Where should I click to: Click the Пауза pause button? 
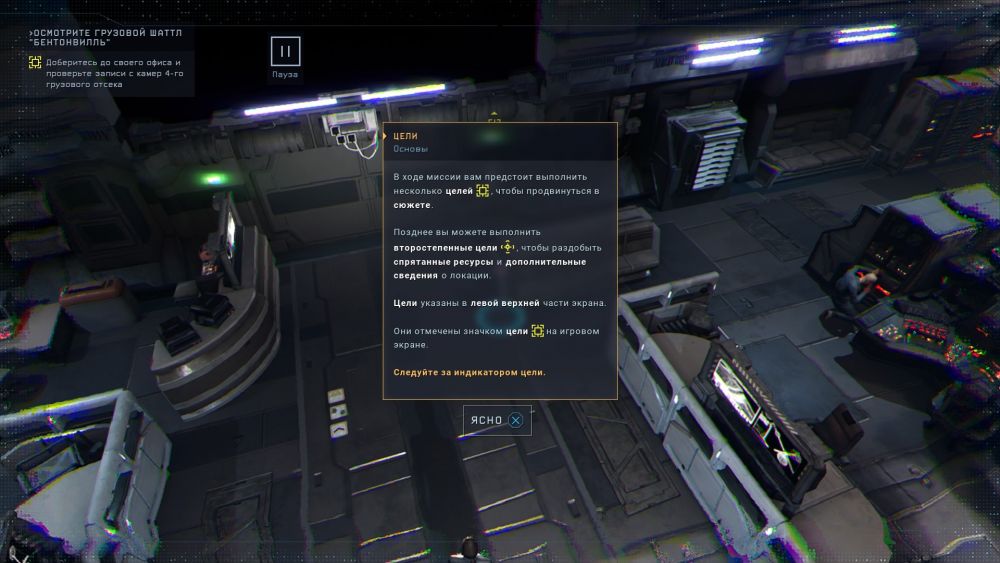[x=285, y=52]
